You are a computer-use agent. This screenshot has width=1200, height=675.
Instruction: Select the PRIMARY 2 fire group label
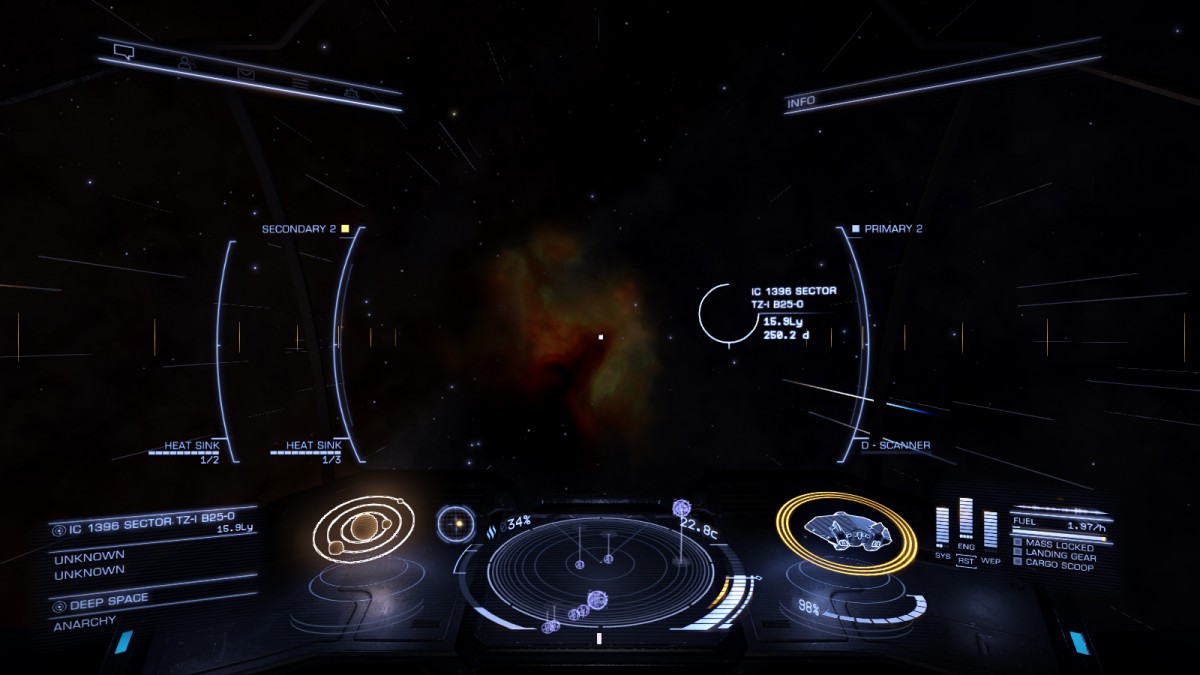click(893, 229)
